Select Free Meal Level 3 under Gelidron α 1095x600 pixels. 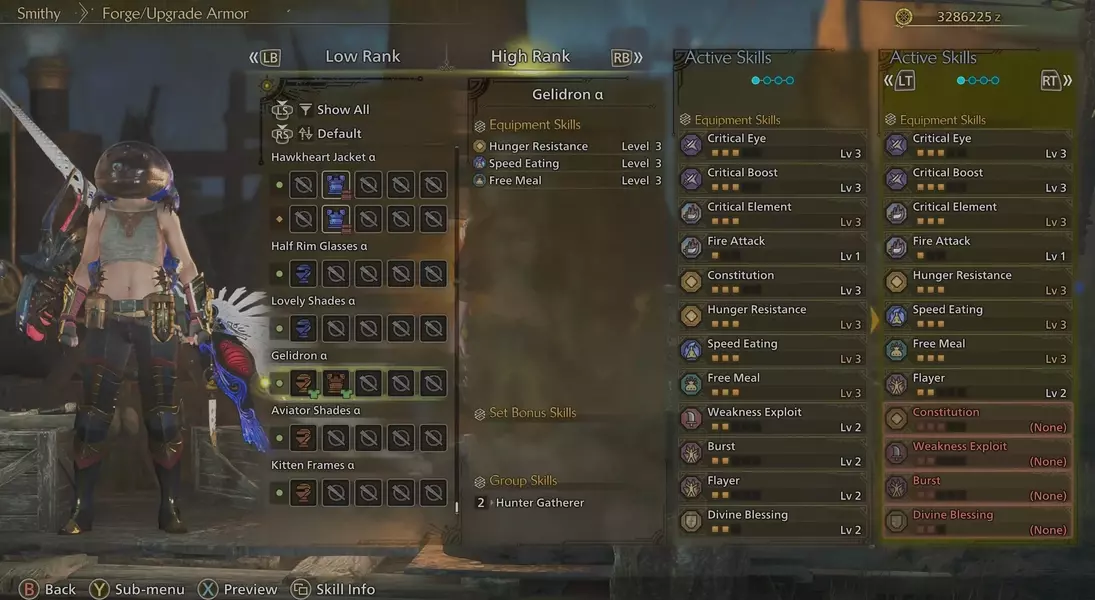(x=567, y=181)
